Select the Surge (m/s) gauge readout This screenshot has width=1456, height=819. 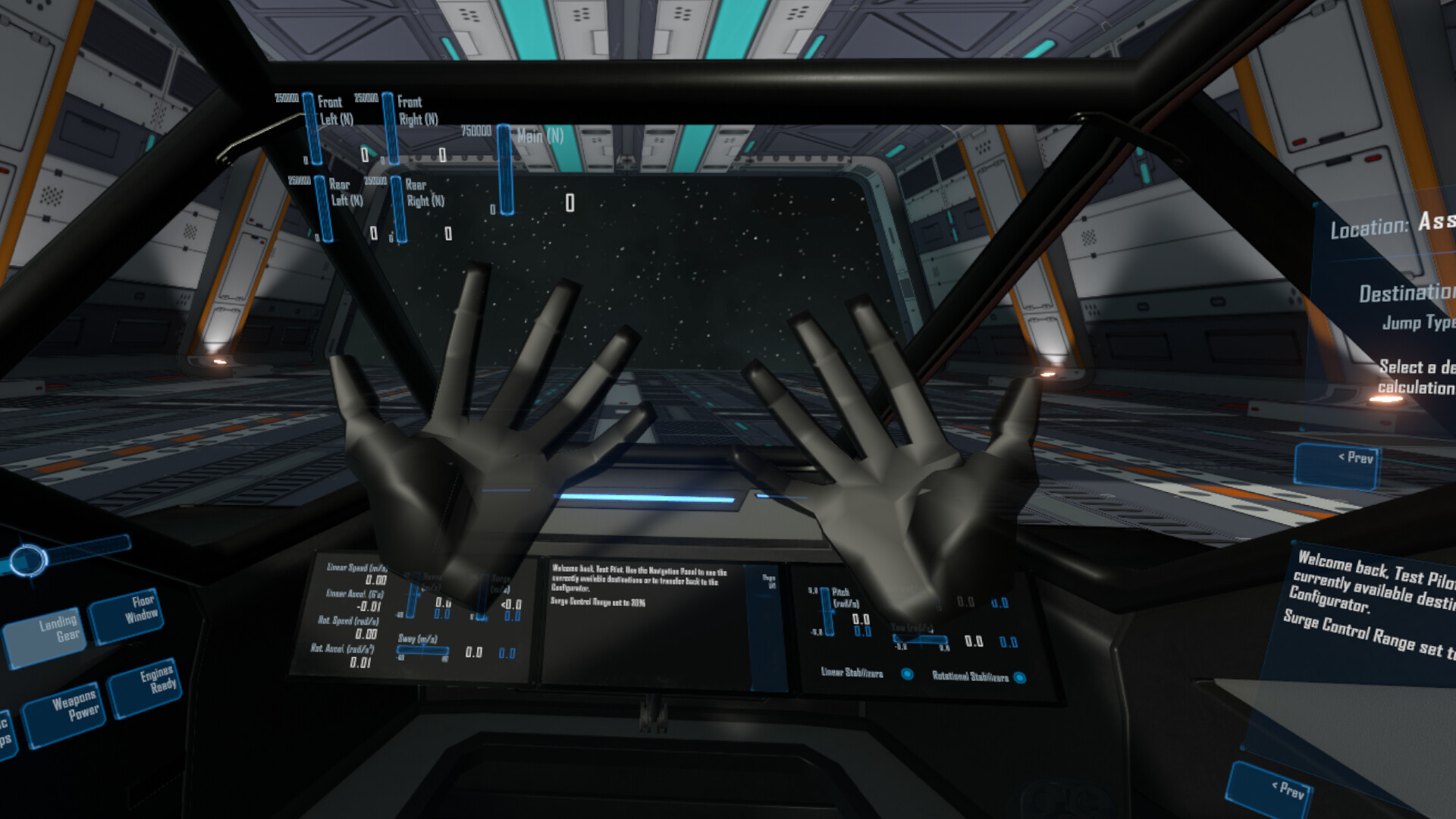point(484,597)
